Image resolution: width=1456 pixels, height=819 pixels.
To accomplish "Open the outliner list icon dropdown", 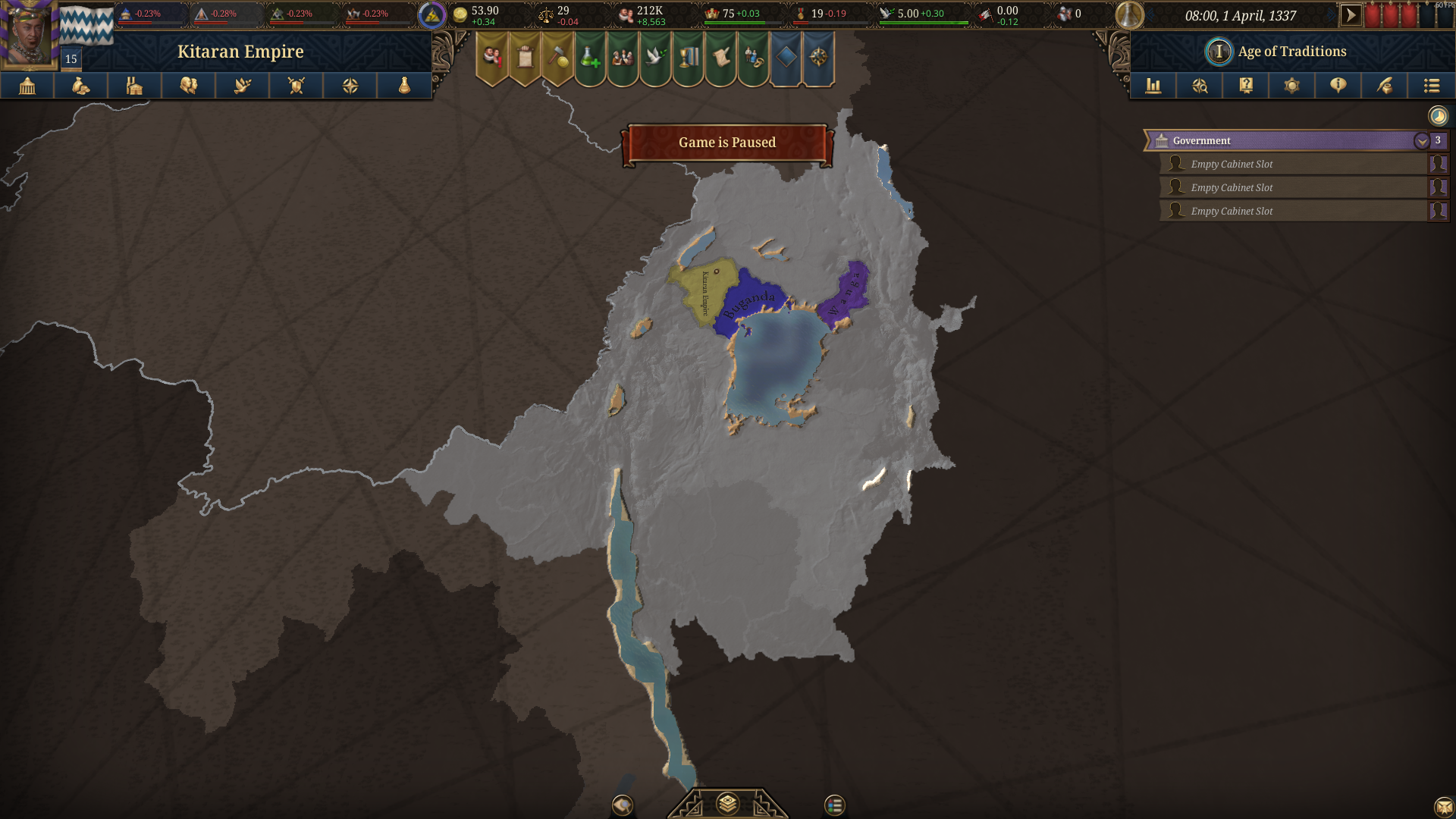I will click(x=1432, y=86).
